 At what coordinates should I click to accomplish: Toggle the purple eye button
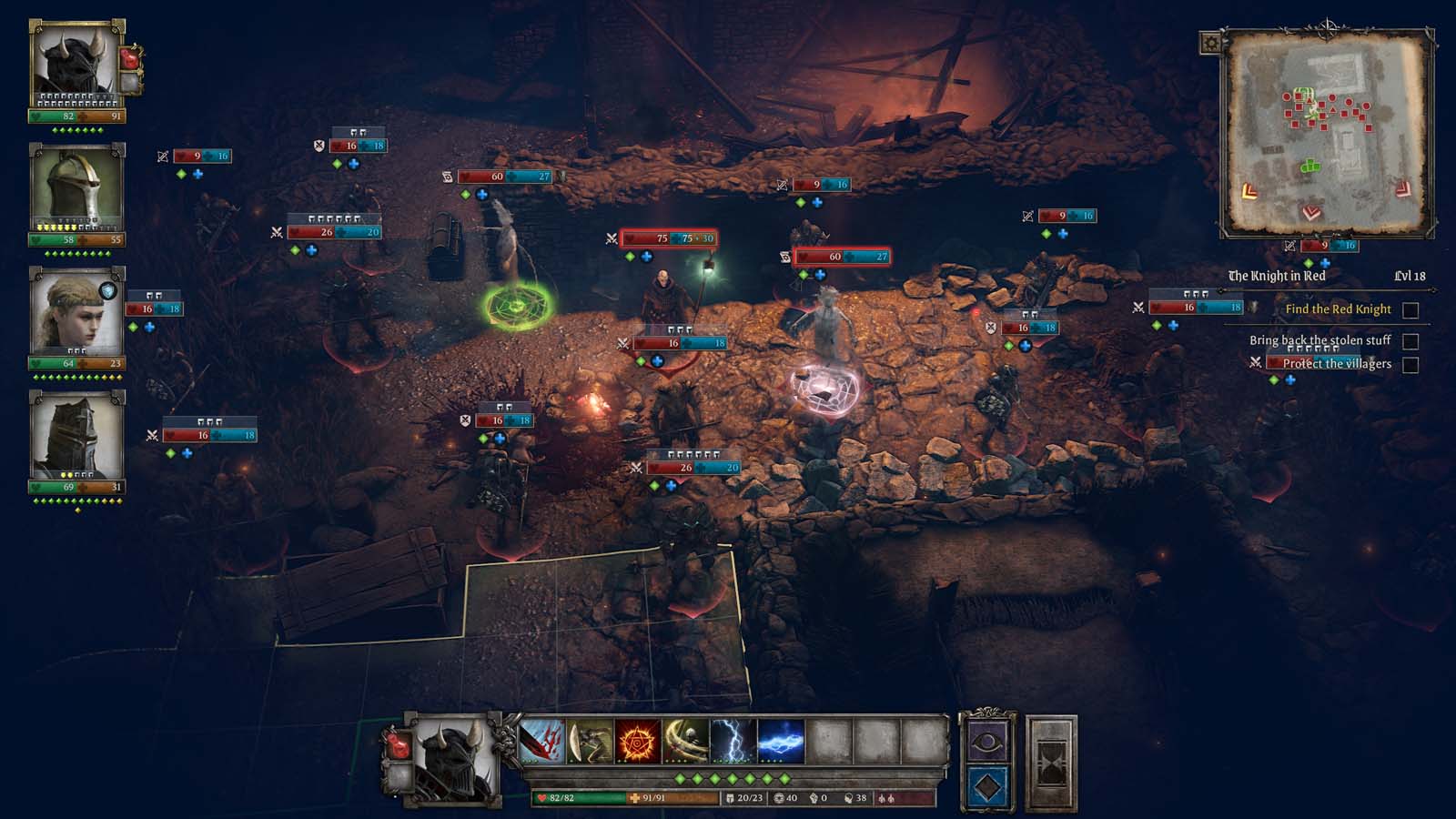(986, 743)
